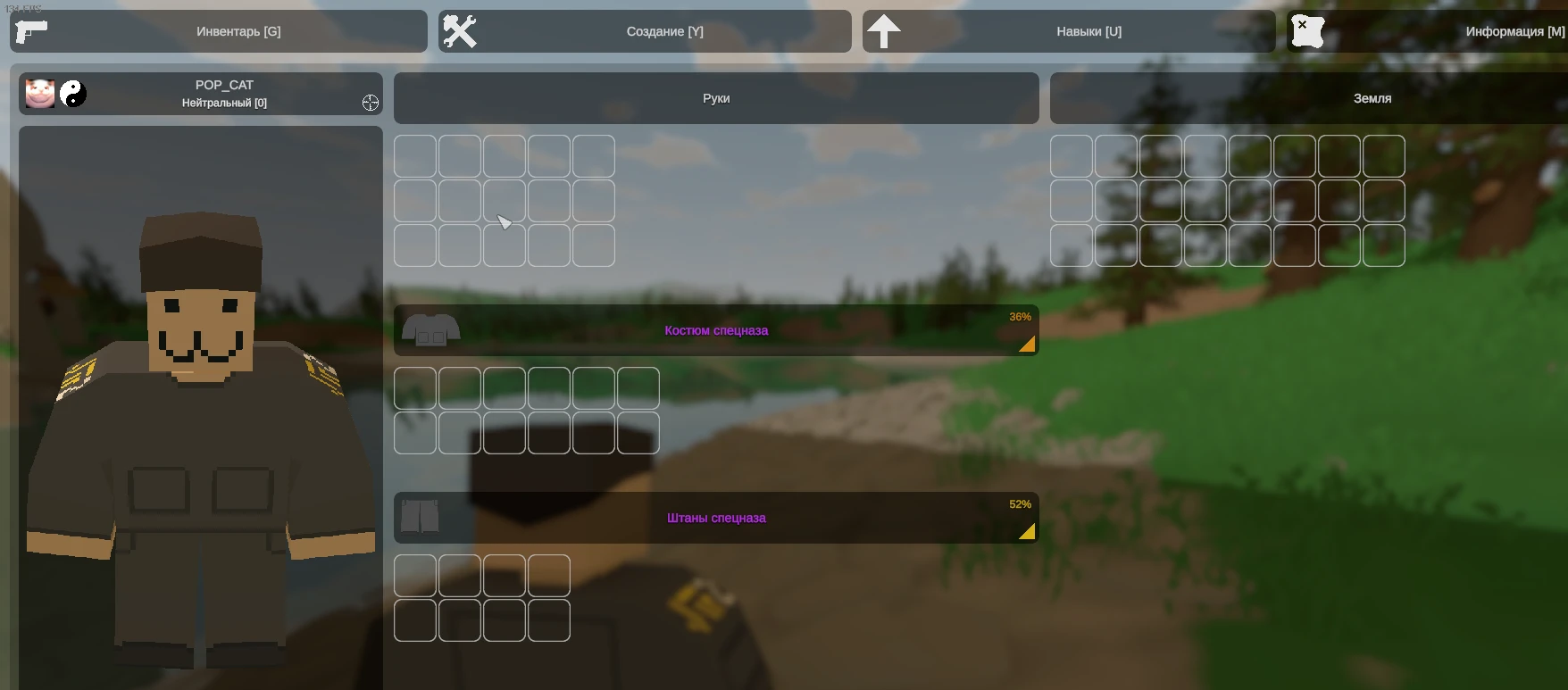Select the first empty slot under Руки
The height and width of the screenshot is (690, 1568).
click(x=415, y=155)
